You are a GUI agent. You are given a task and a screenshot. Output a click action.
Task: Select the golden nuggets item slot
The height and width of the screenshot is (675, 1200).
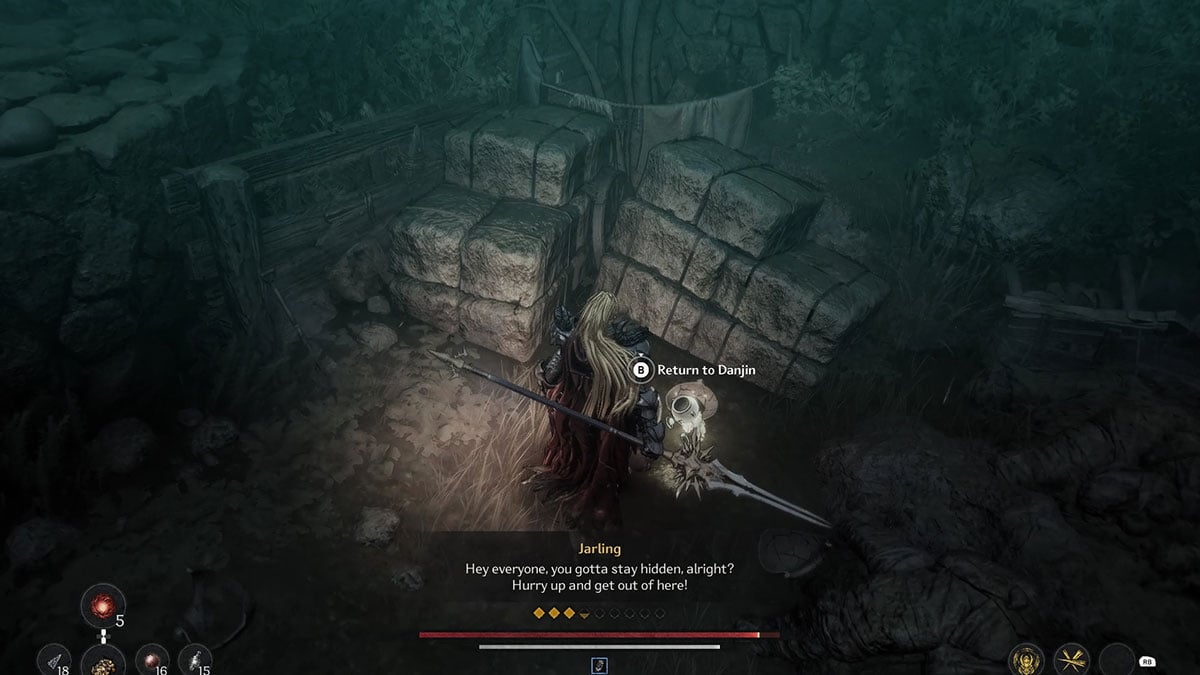click(102, 661)
